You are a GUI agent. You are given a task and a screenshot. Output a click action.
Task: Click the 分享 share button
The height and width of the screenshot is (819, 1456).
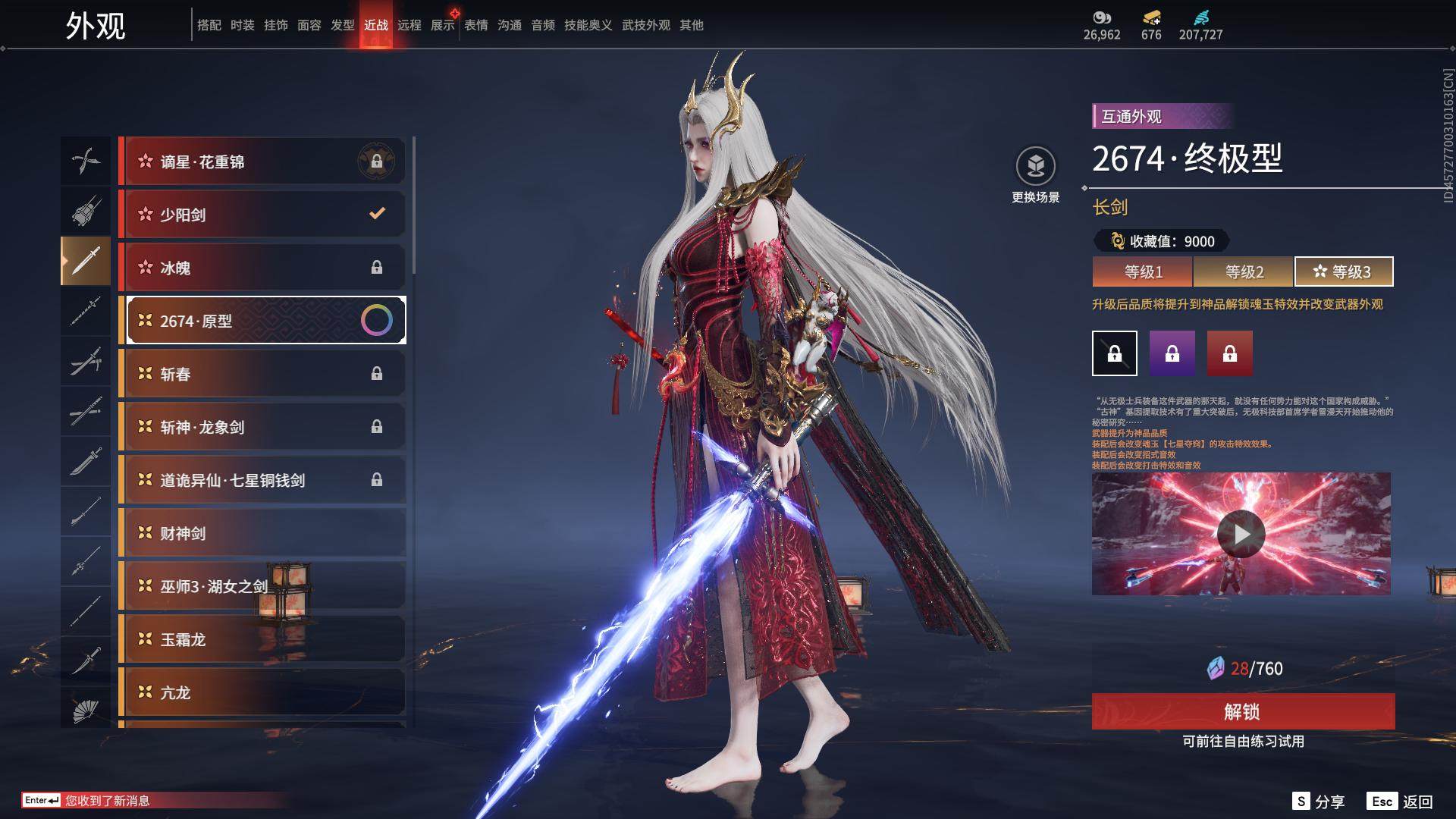[x=1319, y=802]
